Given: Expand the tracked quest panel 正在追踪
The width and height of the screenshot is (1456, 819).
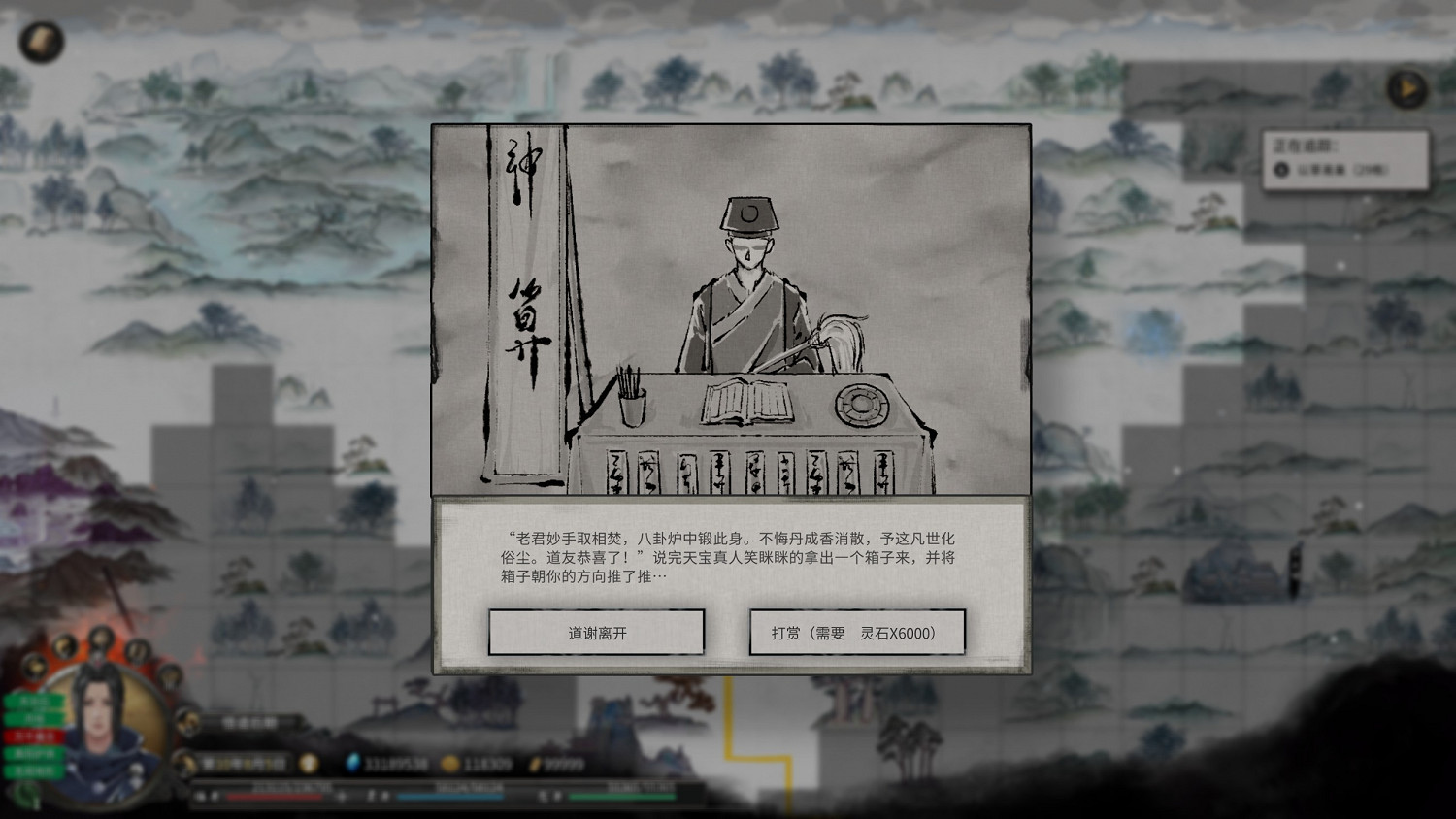Looking at the screenshot, I should point(1307,144).
